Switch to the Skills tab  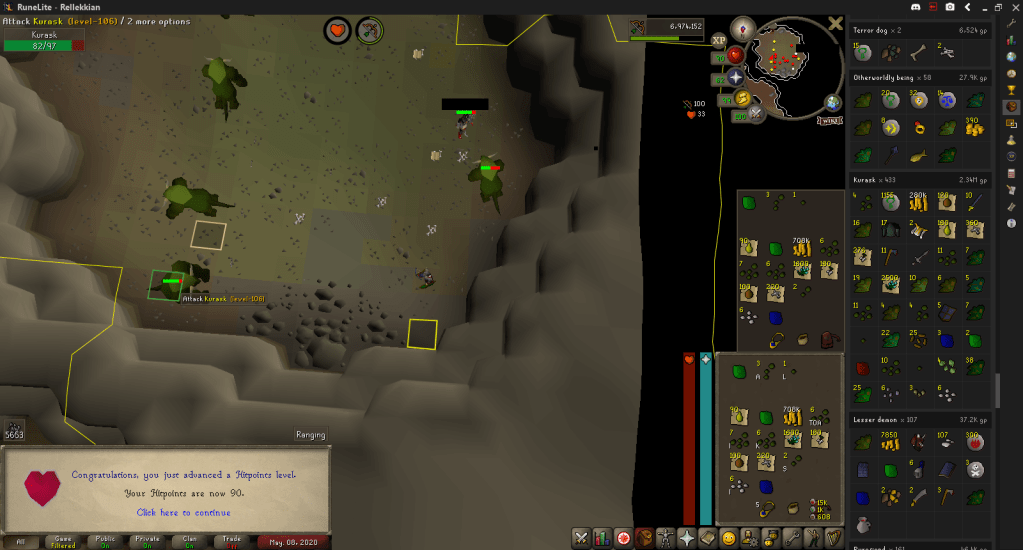(x=602, y=538)
